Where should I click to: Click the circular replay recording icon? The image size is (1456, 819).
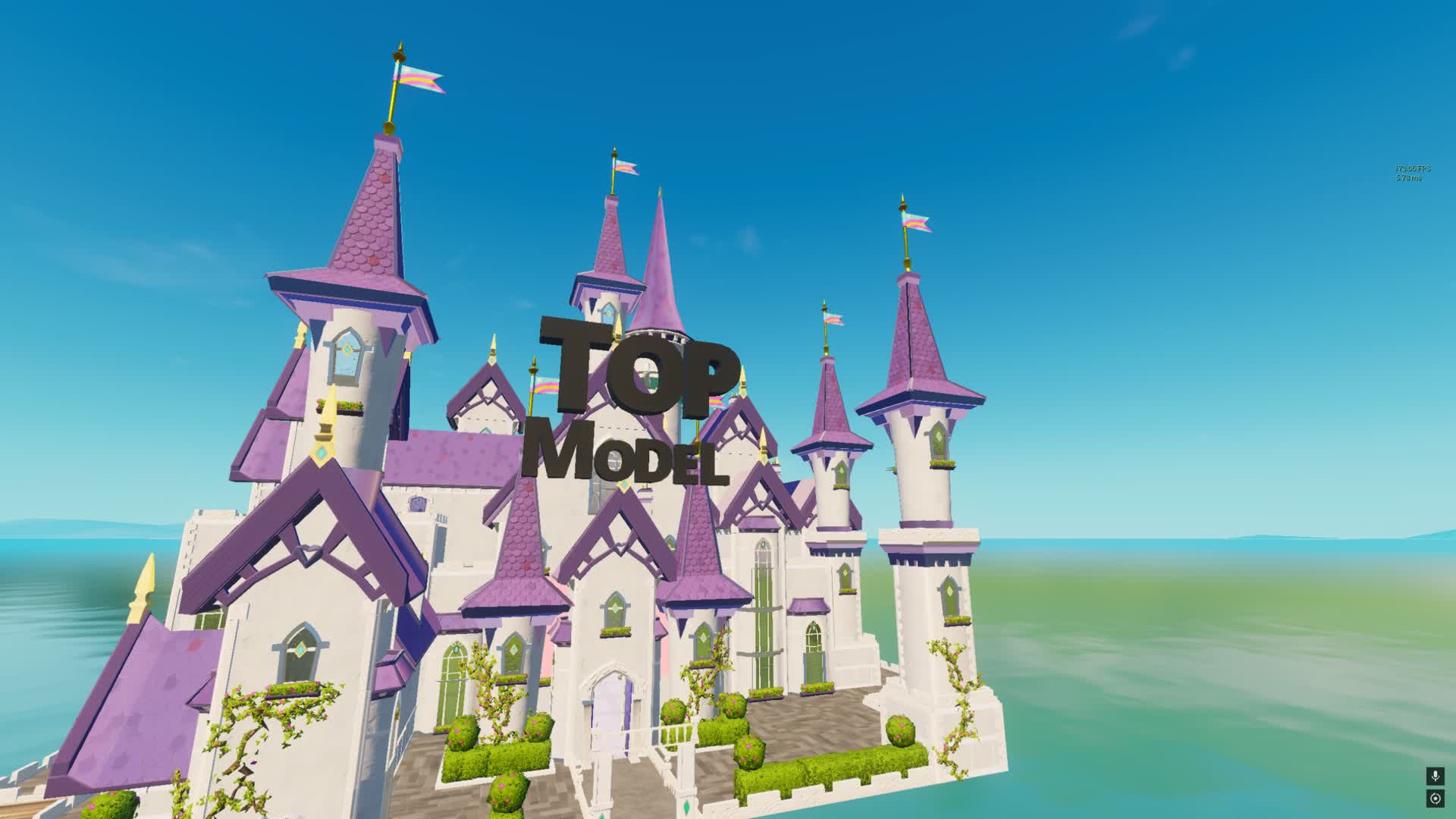1435,798
